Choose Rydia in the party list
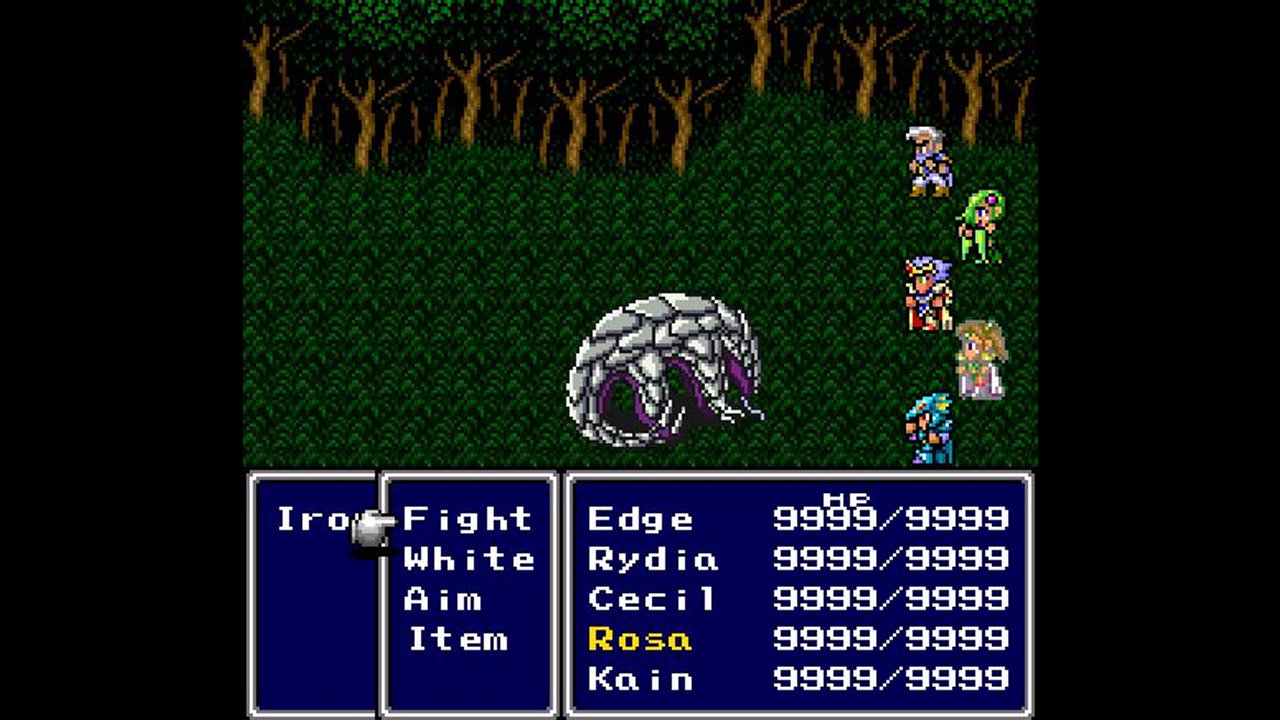1280x720 pixels. click(652, 559)
